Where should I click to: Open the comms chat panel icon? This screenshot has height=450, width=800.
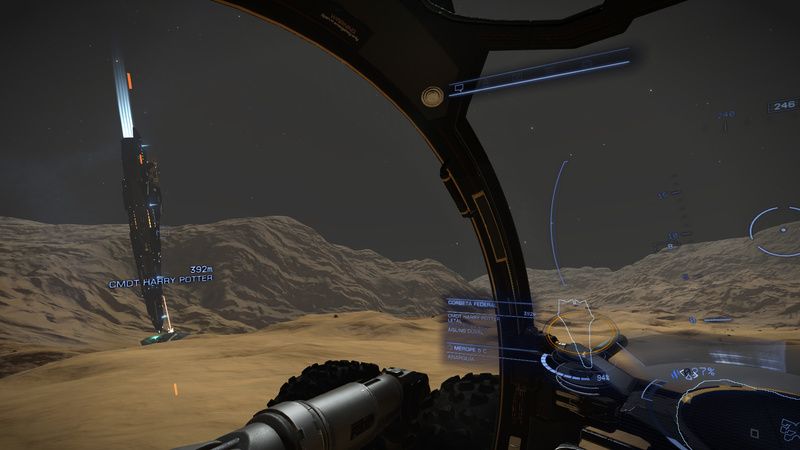(x=457, y=90)
